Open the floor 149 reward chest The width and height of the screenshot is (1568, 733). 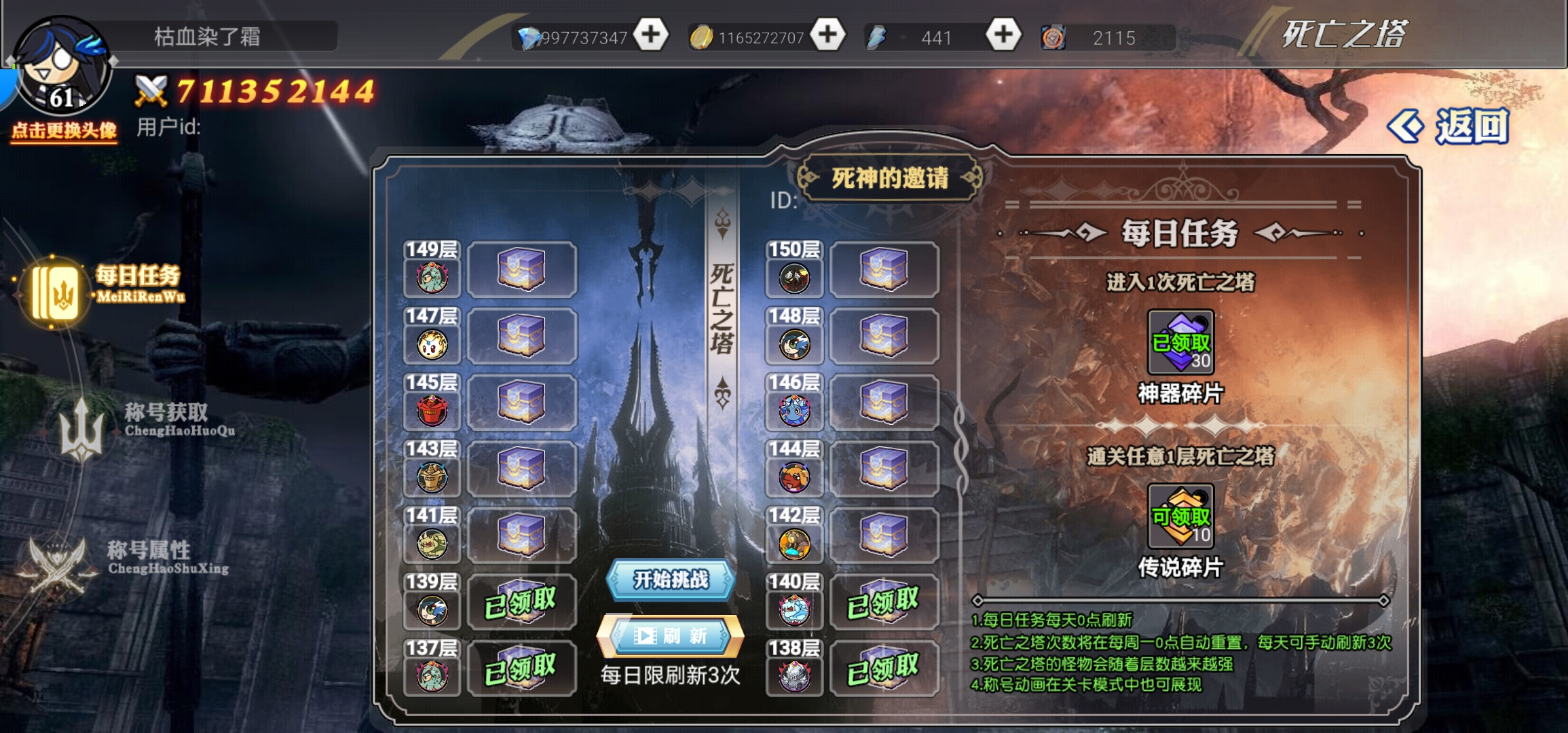coord(521,269)
